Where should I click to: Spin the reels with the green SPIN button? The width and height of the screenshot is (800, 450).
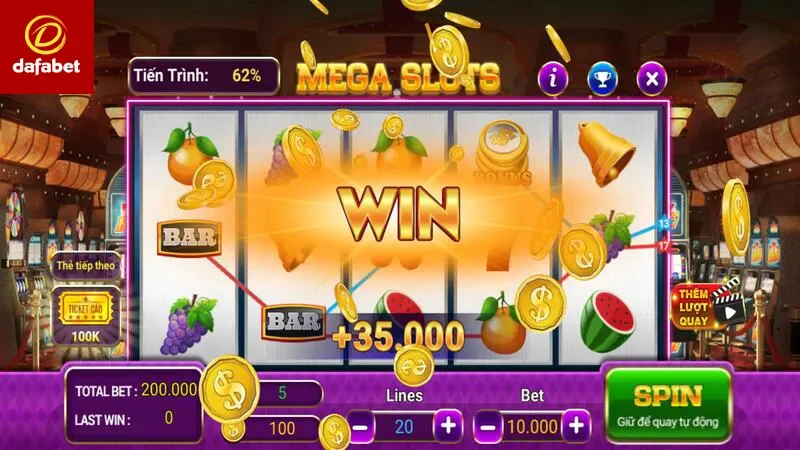click(x=668, y=404)
